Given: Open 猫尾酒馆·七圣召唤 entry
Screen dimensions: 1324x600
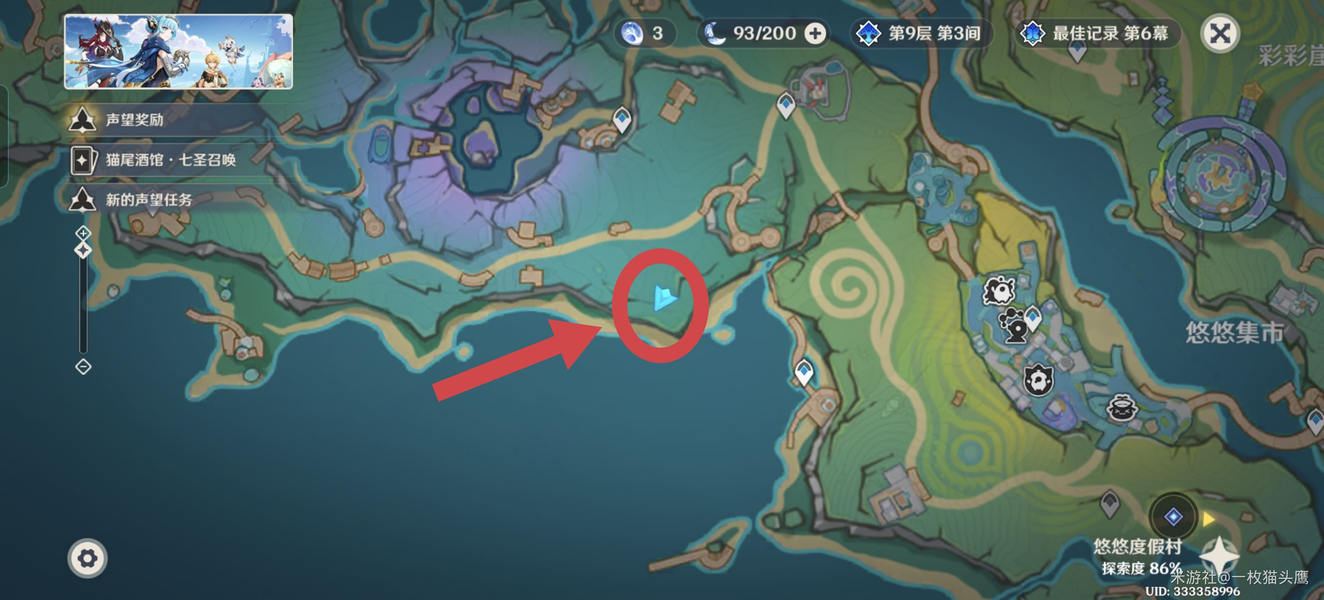Looking at the screenshot, I should tap(160, 159).
